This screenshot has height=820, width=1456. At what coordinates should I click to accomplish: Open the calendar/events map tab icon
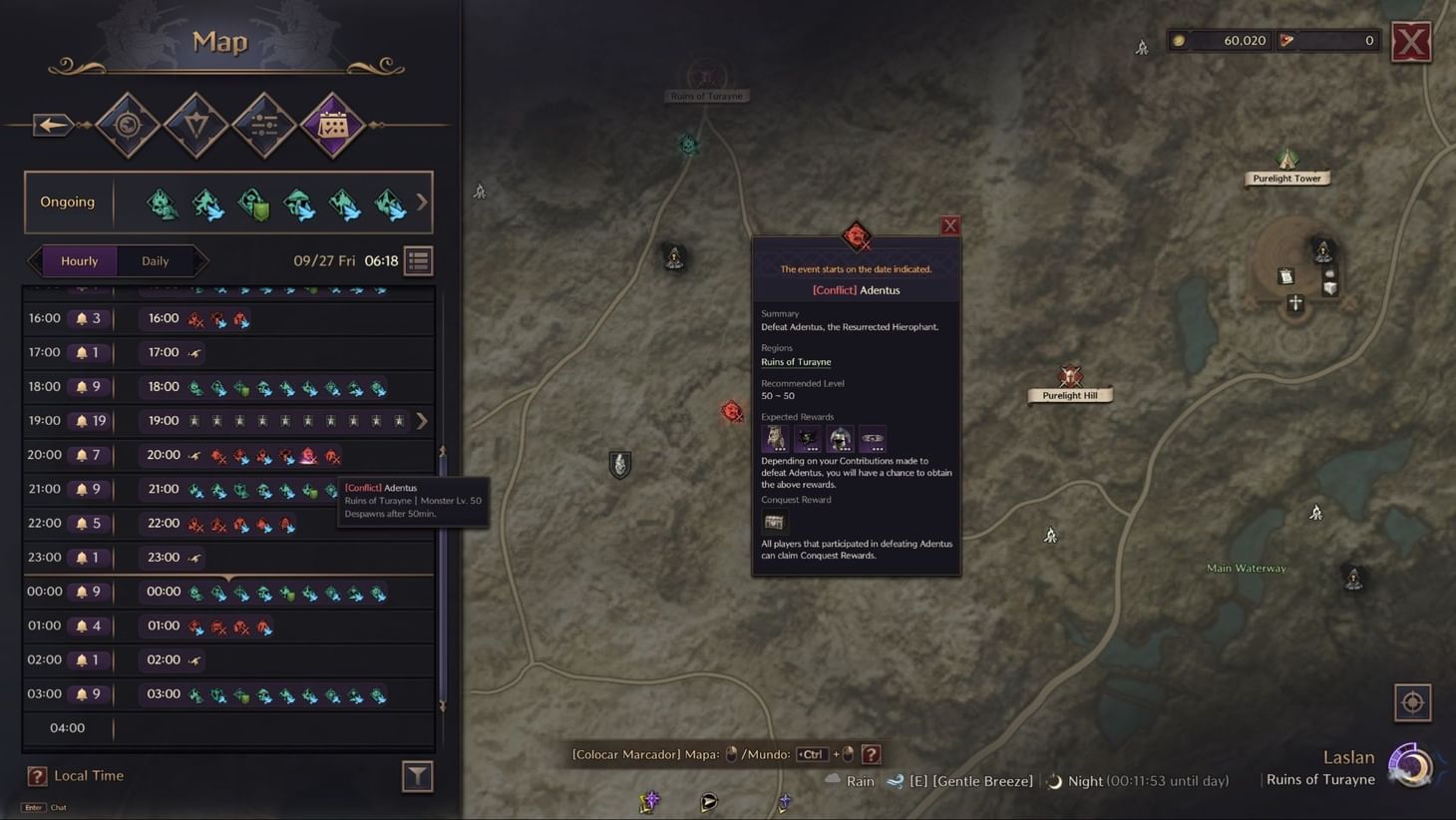333,124
